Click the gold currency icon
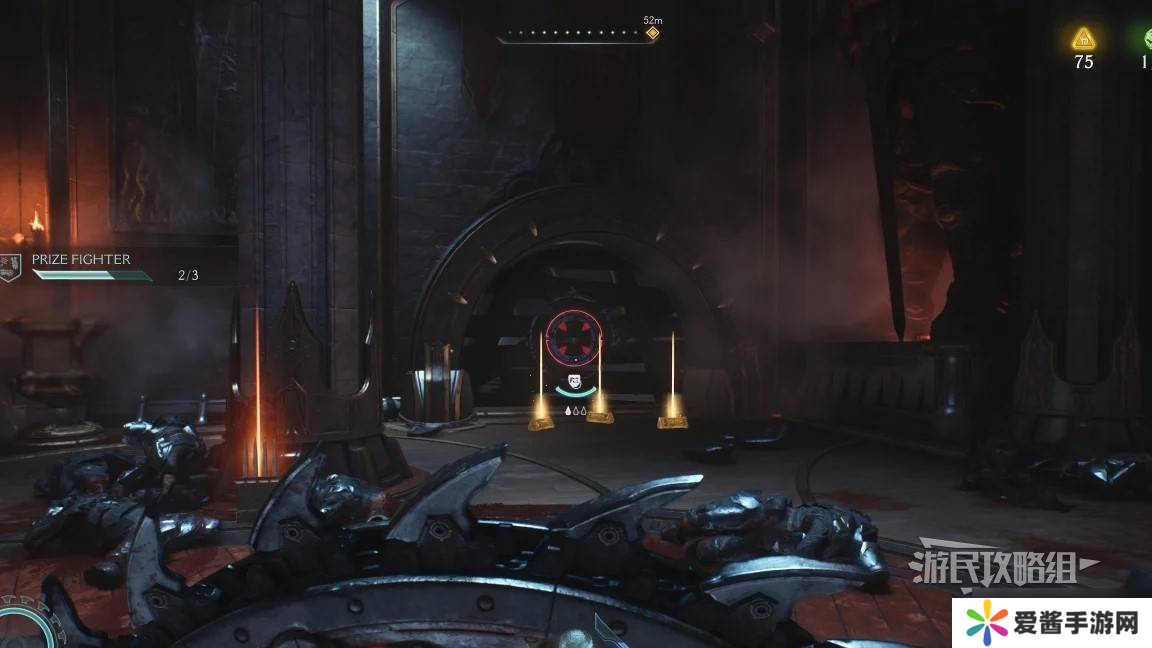Viewport: 1152px width, 648px height. coord(1084,39)
